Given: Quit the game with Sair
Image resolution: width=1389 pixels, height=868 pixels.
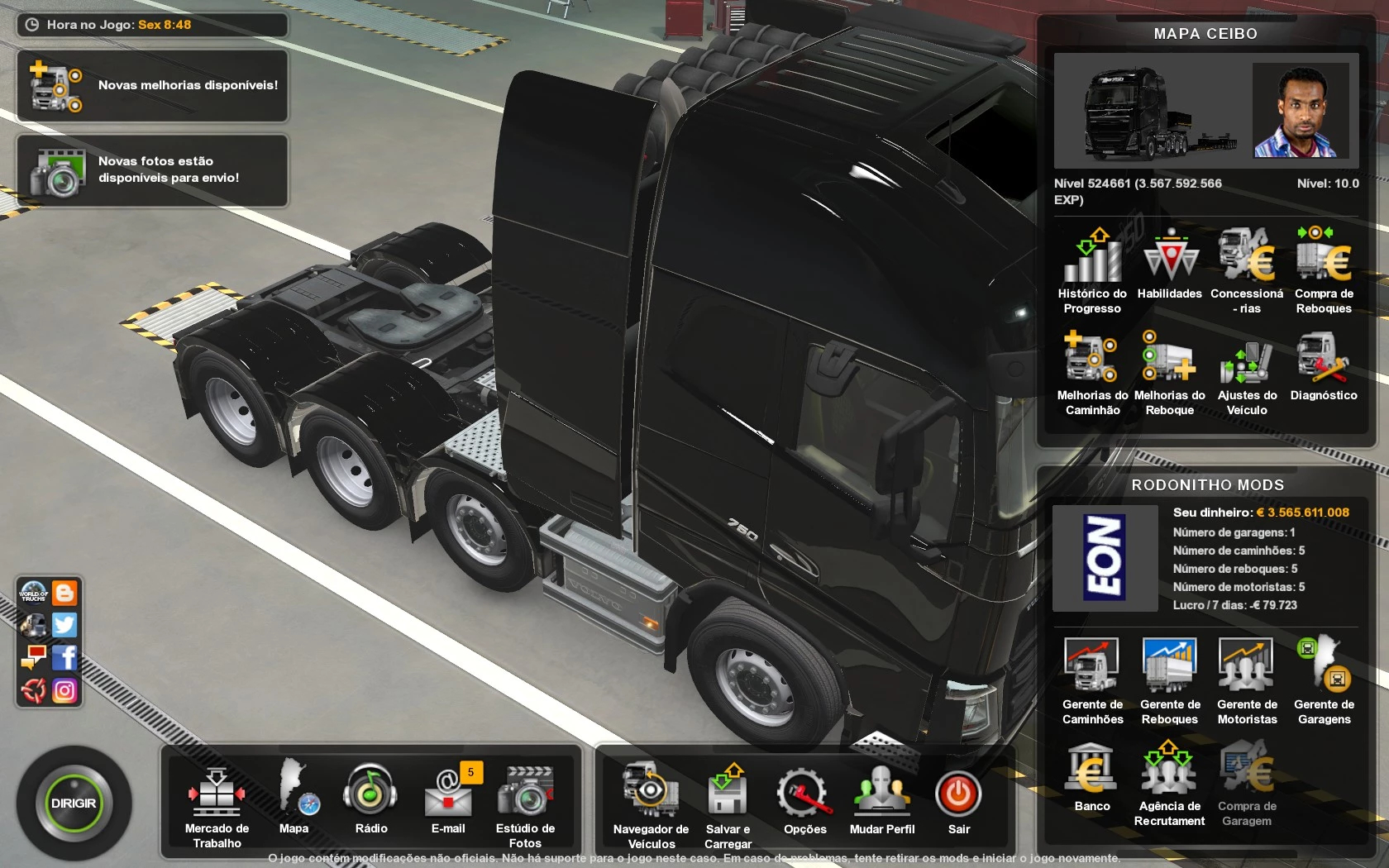Looking at the screenshot, I should [958, 798].
